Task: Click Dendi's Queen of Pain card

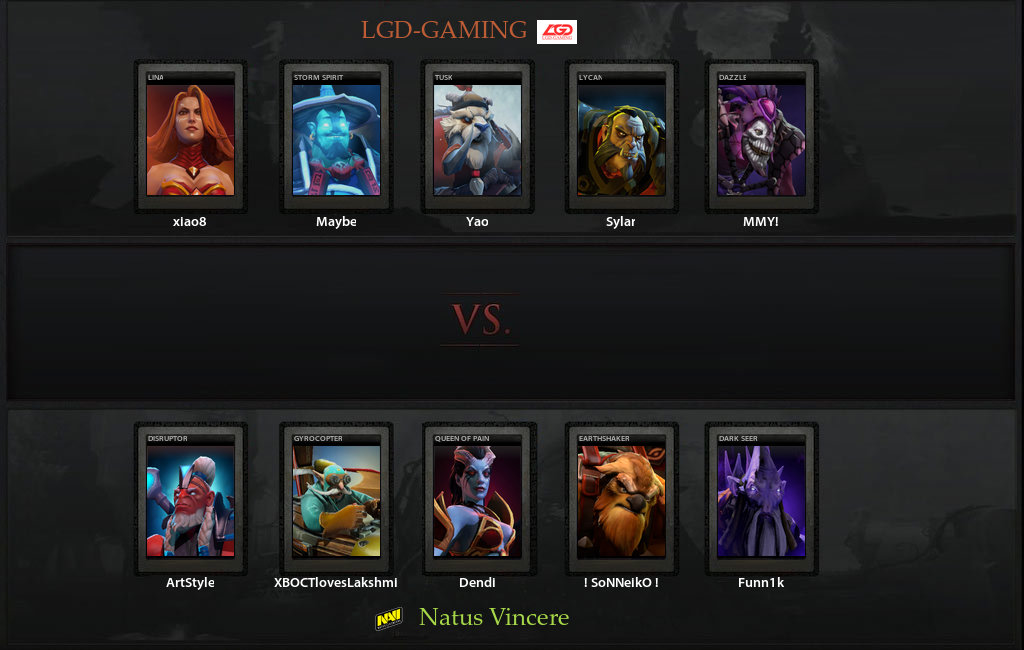Action: tap(477, 499)
